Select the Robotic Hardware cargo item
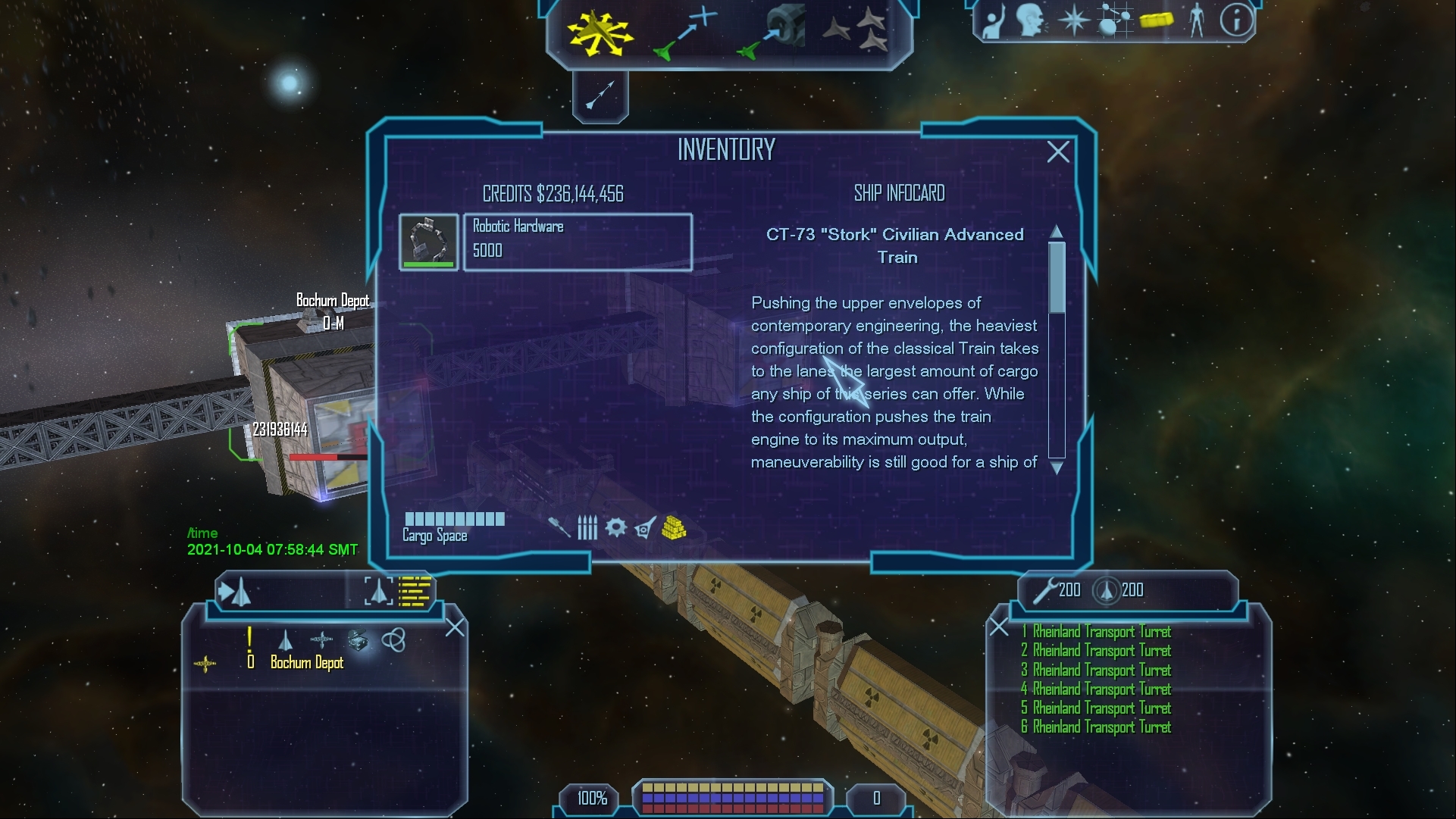This screenshot has width=1456, height=819. pyautogui.click(x=577, y=241)
